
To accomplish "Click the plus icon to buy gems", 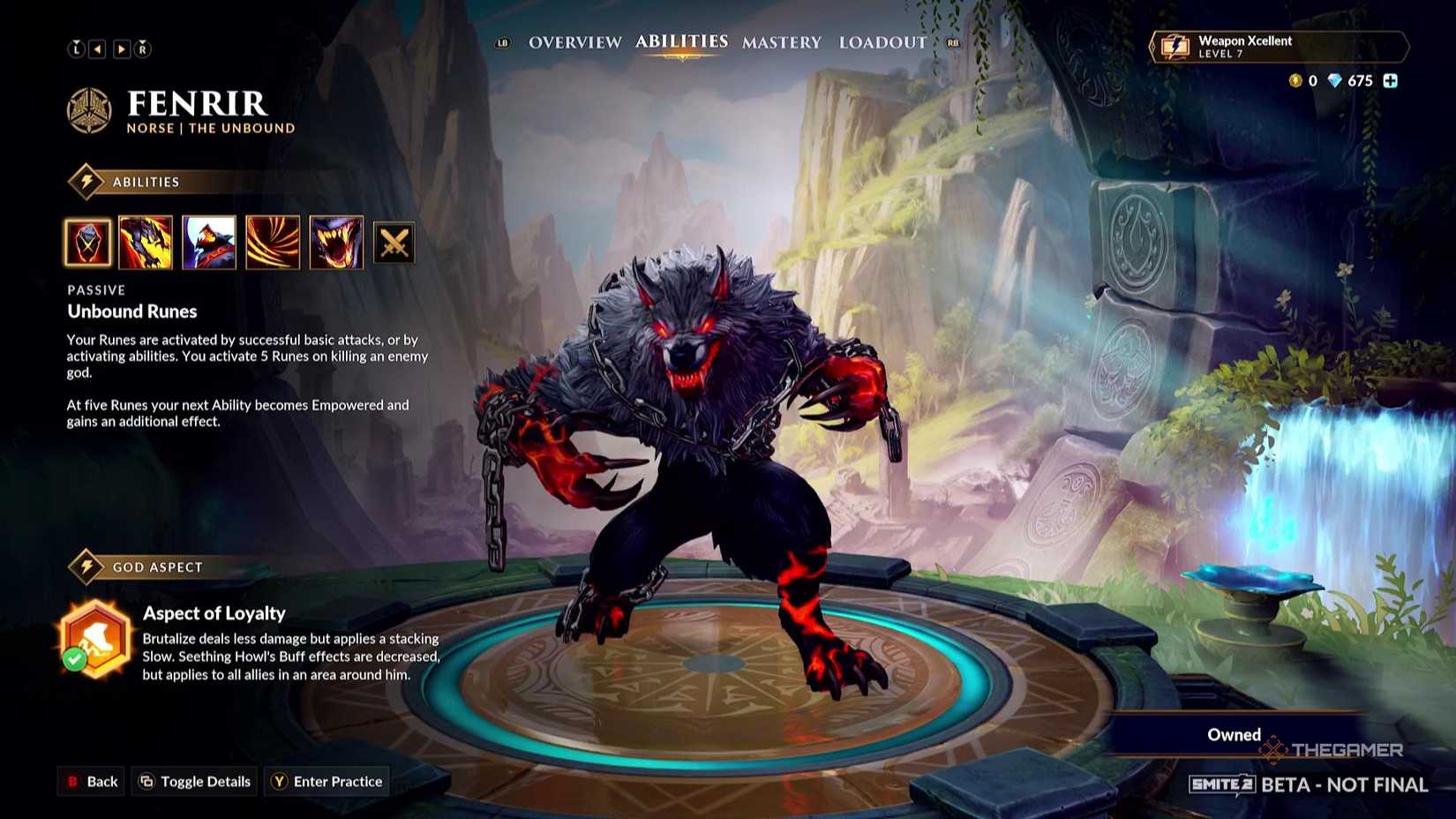I will 1391,81.
